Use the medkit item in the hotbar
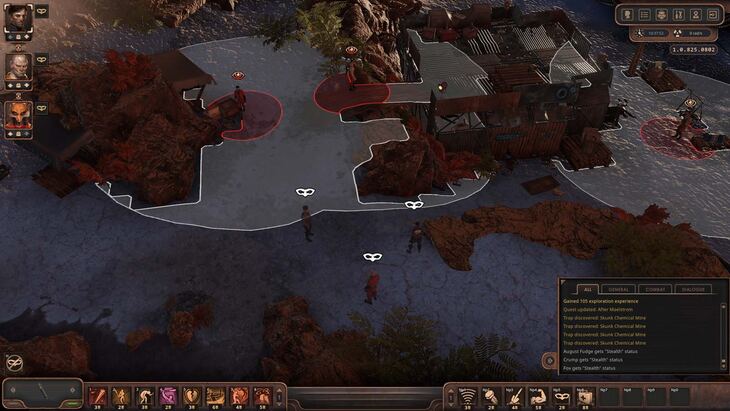Screen dimensions: 730x411 click(582, 395)
